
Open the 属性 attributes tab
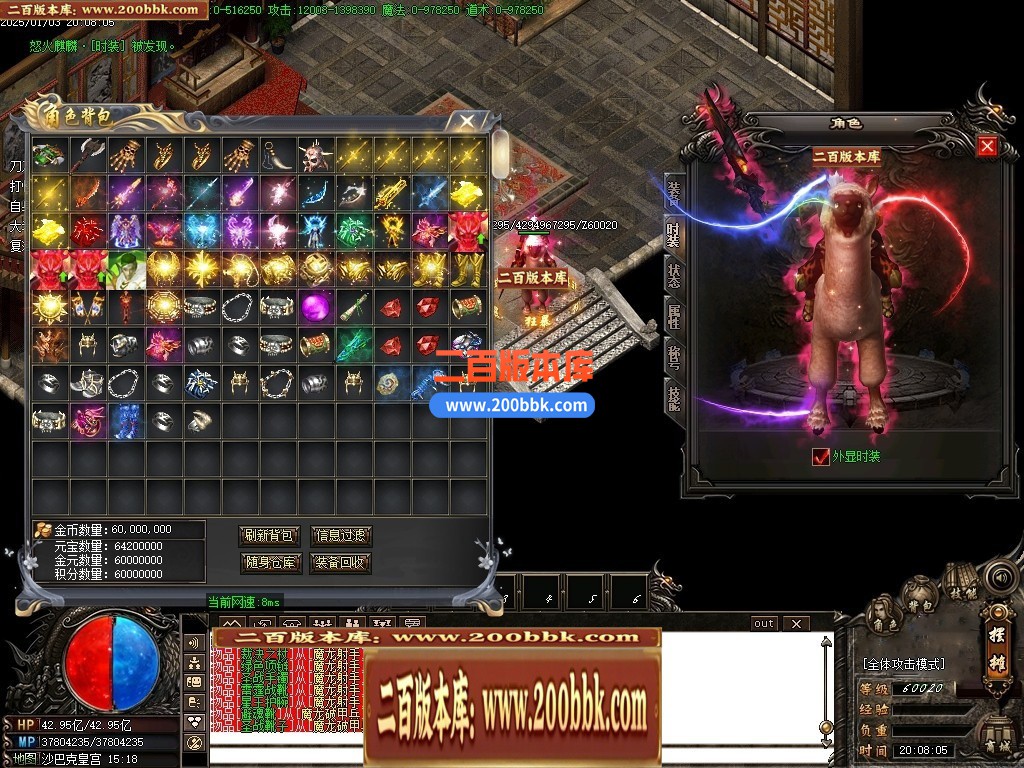click(674, 316)
